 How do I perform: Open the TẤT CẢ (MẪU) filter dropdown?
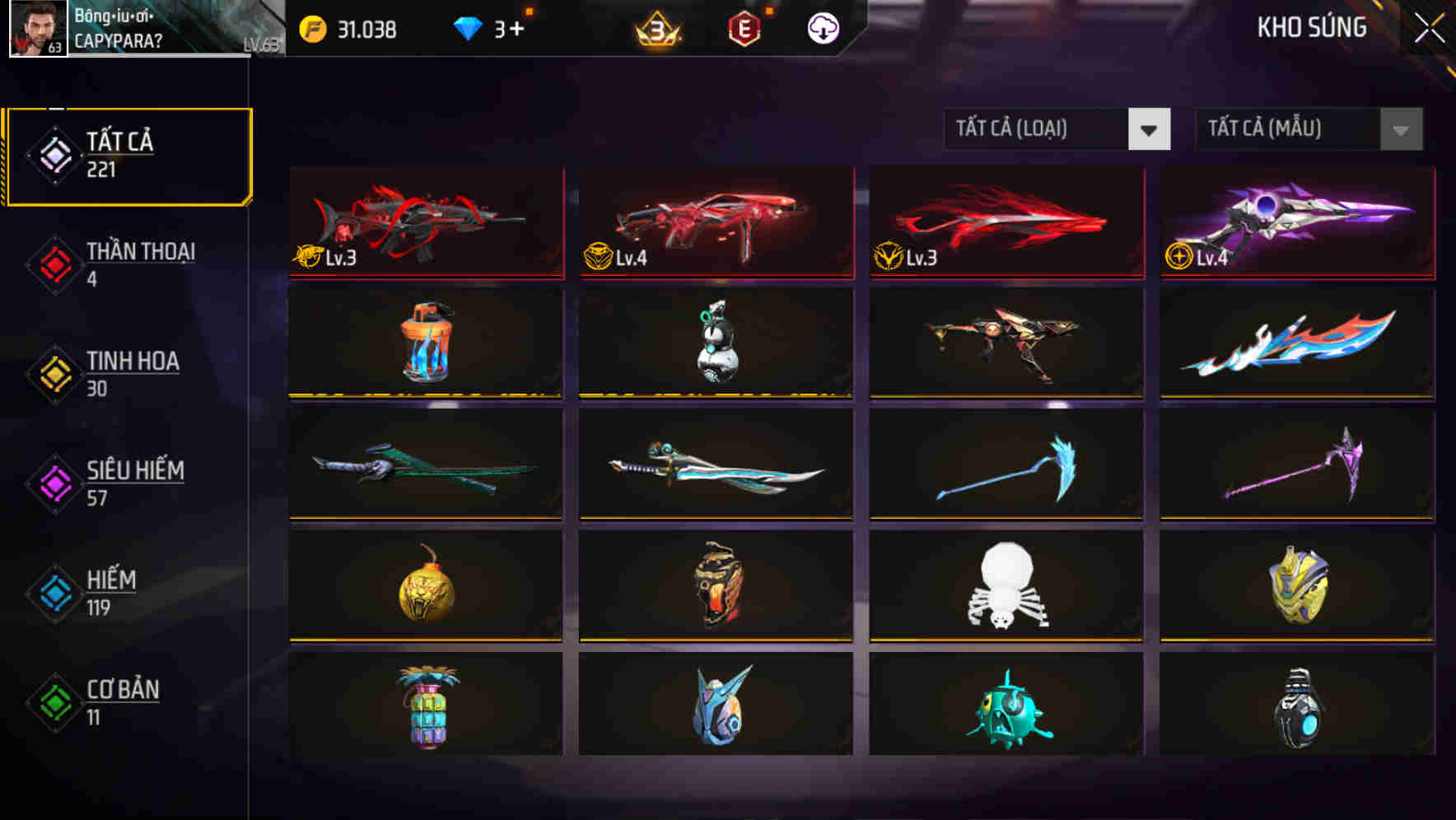click(1289, 130)
